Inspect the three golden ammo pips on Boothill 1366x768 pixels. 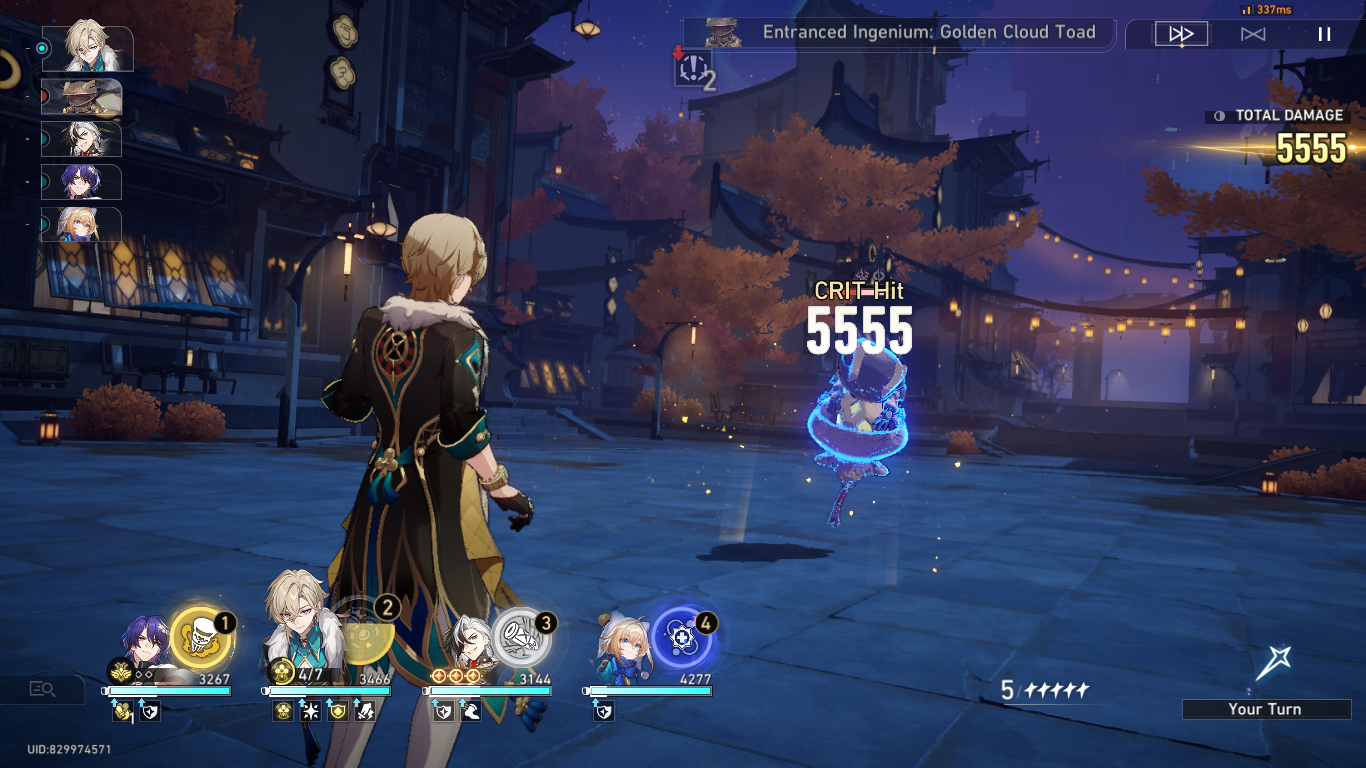455,674
